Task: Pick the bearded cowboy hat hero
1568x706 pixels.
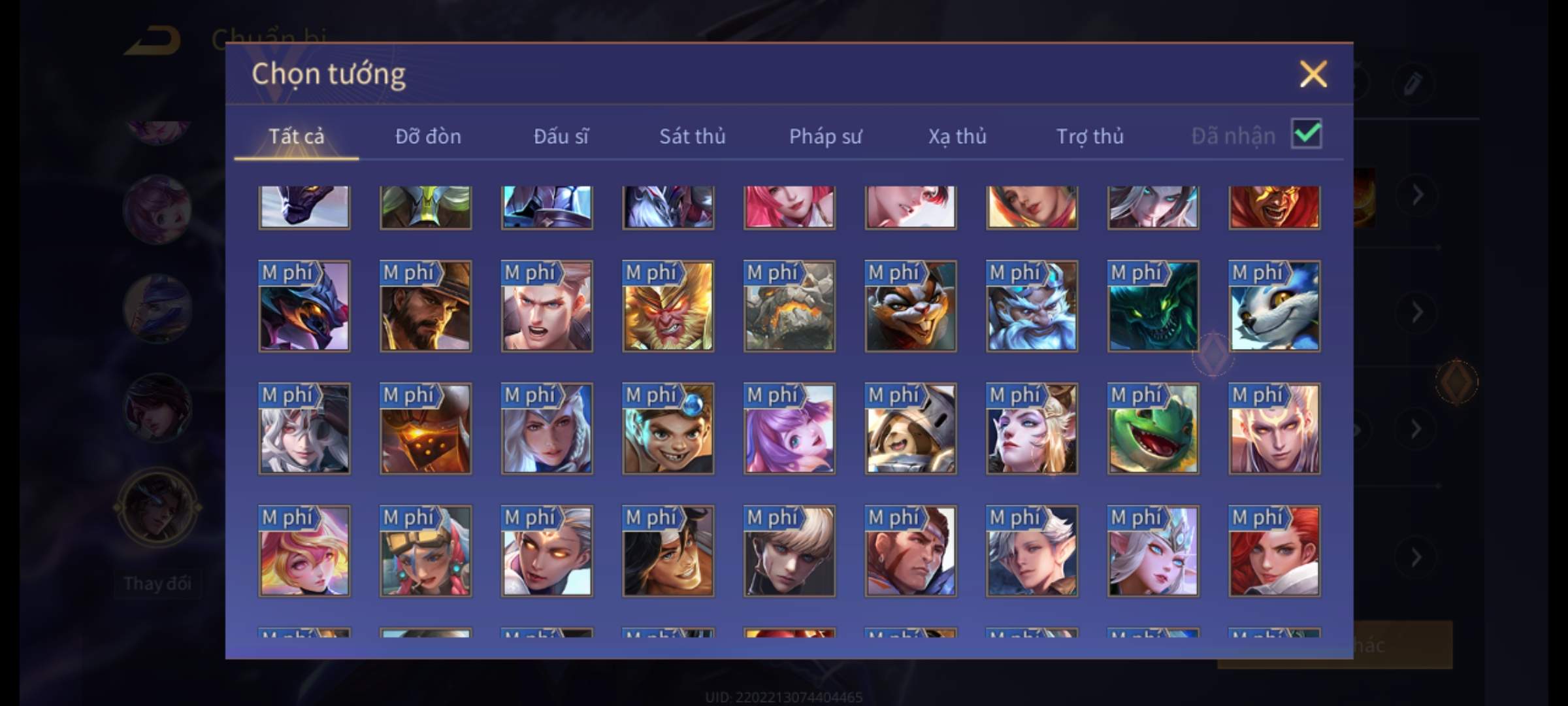Action: tap(425, 307)
